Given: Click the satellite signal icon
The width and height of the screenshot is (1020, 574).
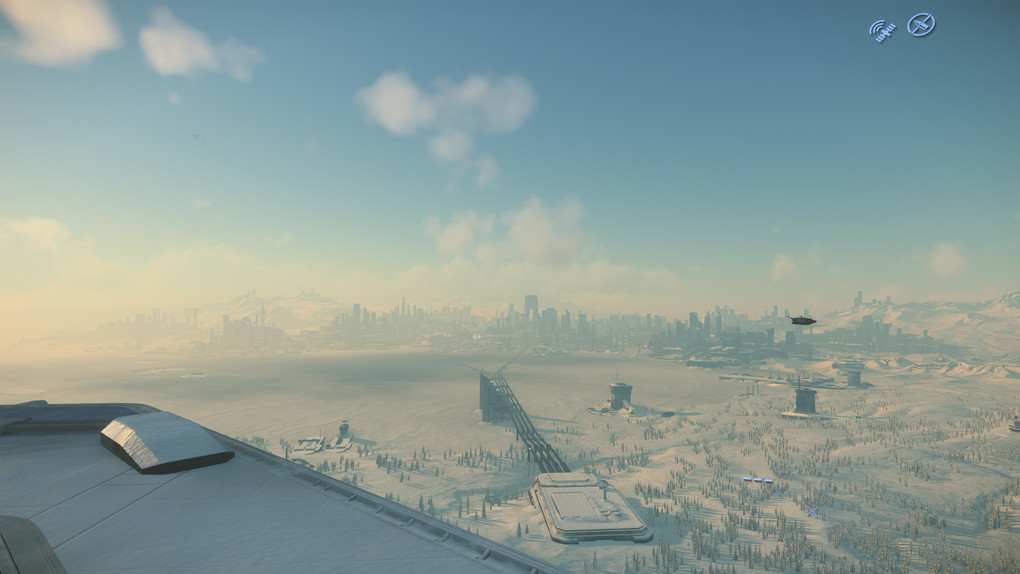Looking at the screenshot, I should 881,29.
